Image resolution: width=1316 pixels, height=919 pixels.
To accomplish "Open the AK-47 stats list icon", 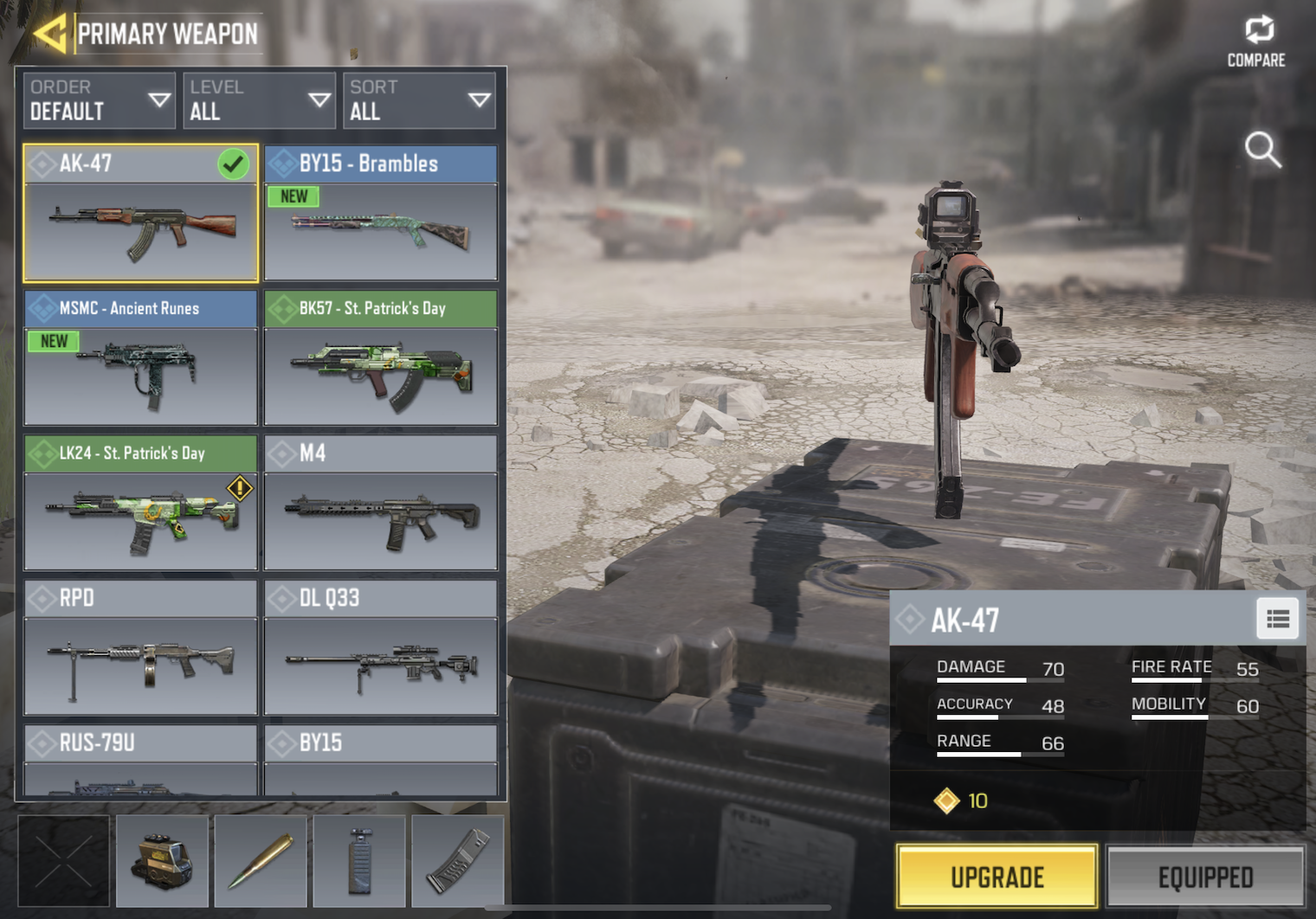I will point(1278,619).
